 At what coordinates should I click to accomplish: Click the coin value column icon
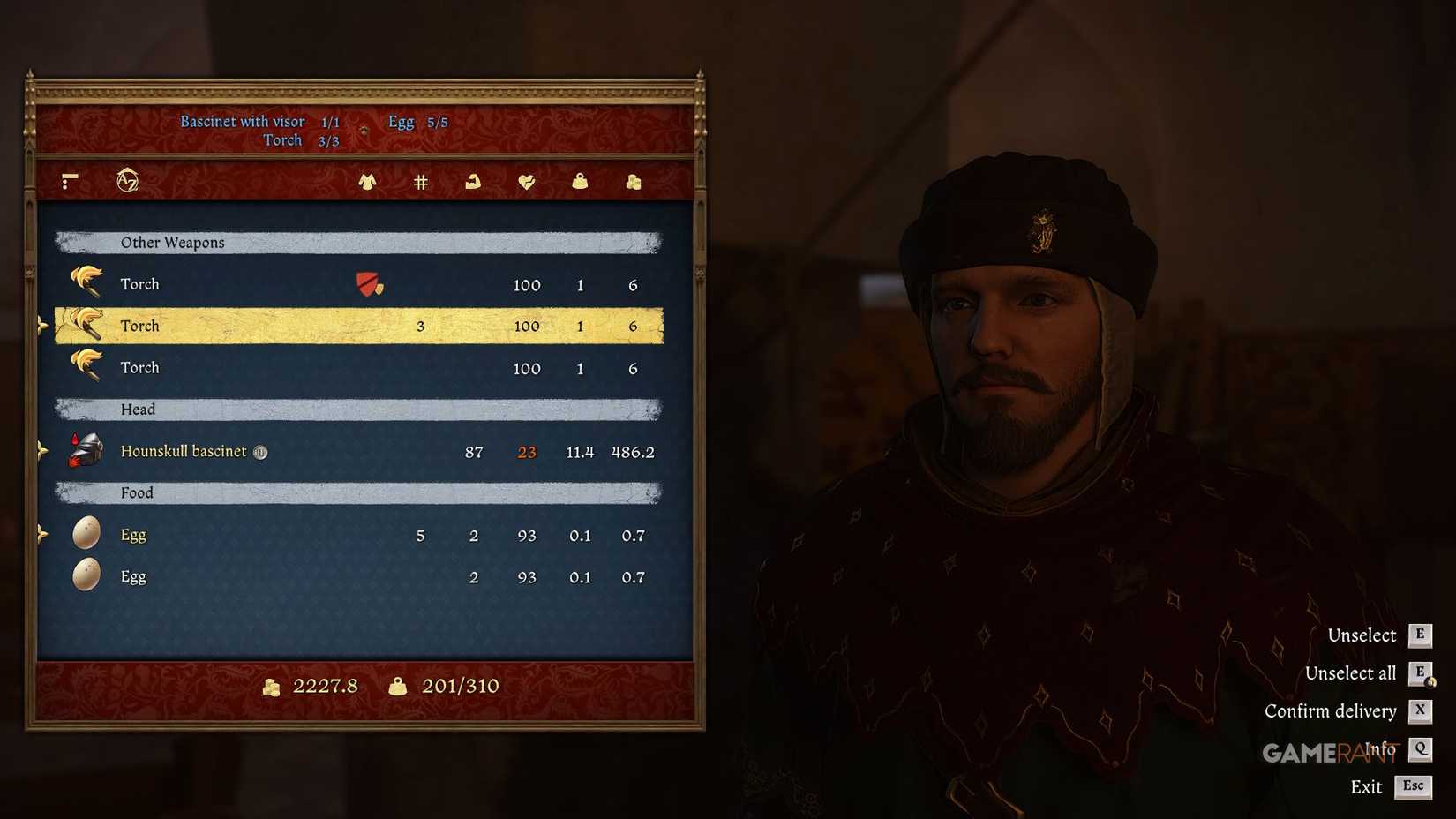coord(633,181)
